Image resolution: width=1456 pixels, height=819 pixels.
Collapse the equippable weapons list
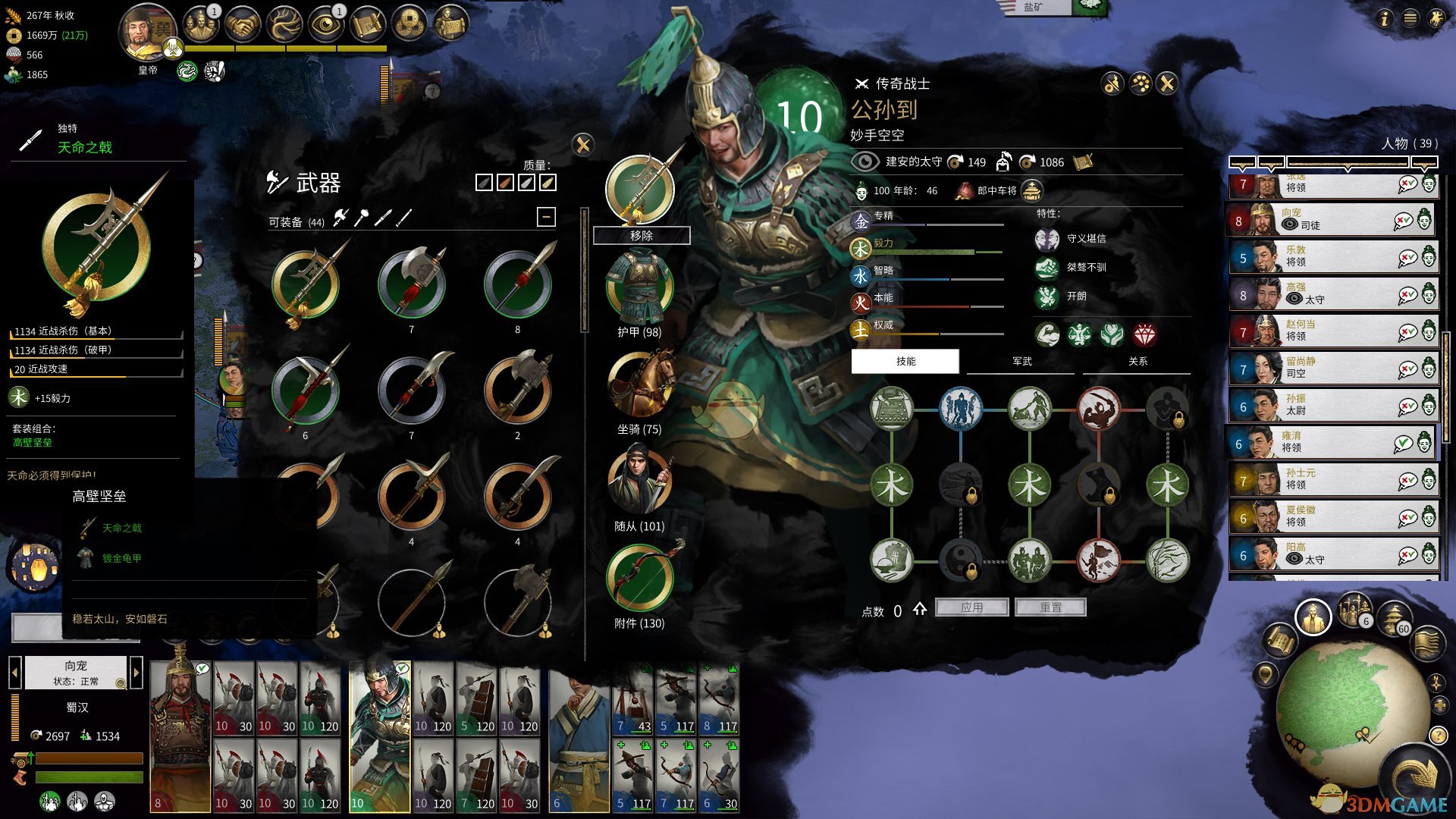[546, 218]
